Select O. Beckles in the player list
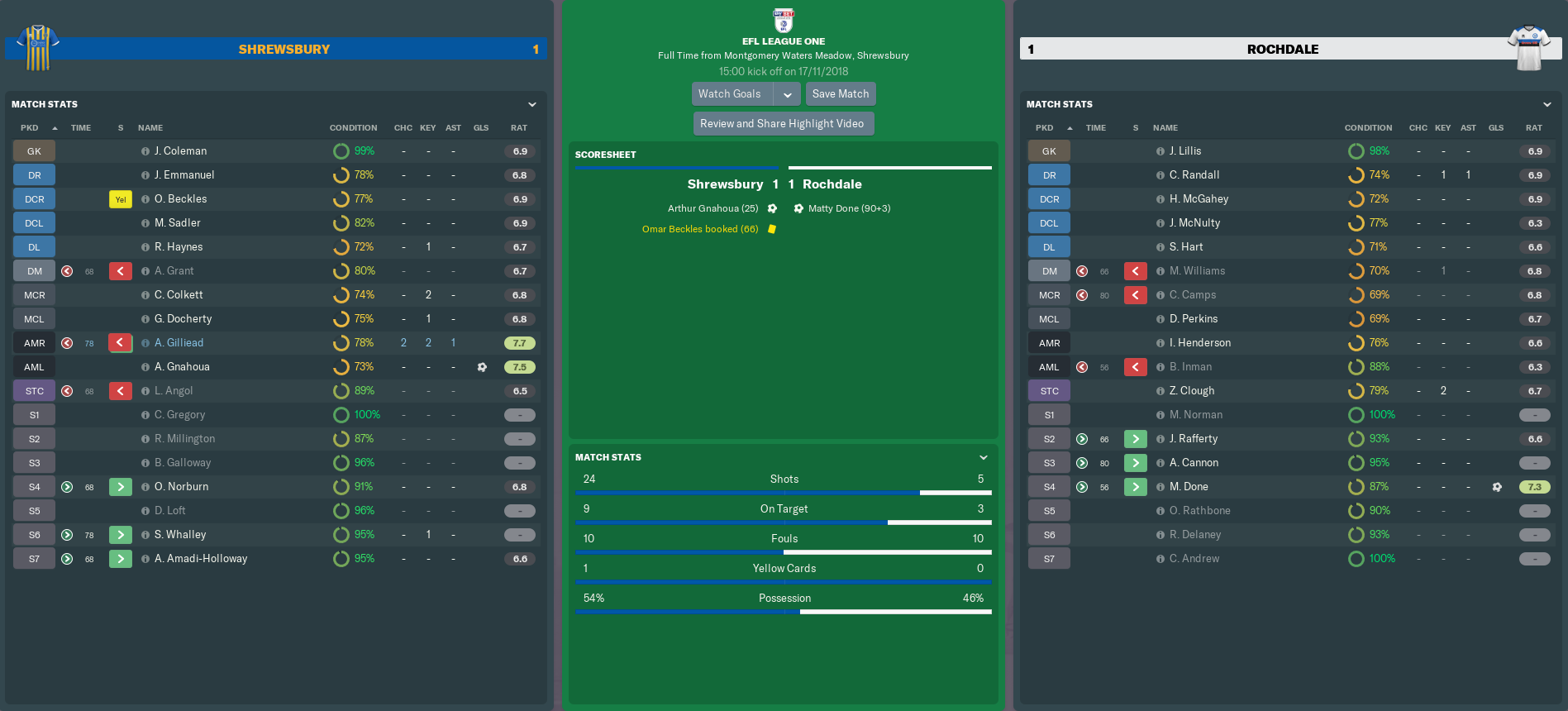Image resolution: width=1568 pixels, height=711 pixels. click(180, 199)
